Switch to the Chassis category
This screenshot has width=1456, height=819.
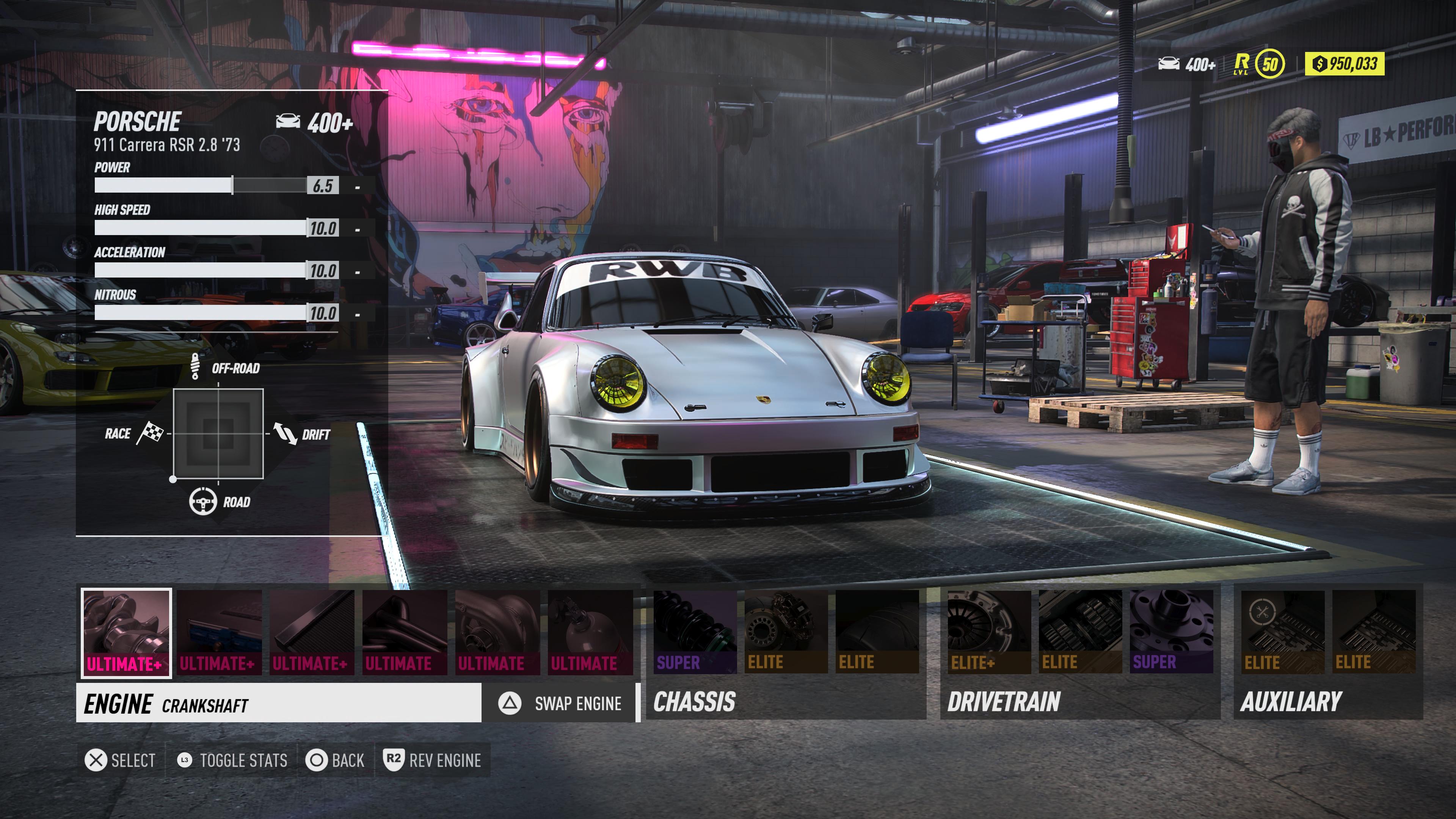[x=694, y=702]
